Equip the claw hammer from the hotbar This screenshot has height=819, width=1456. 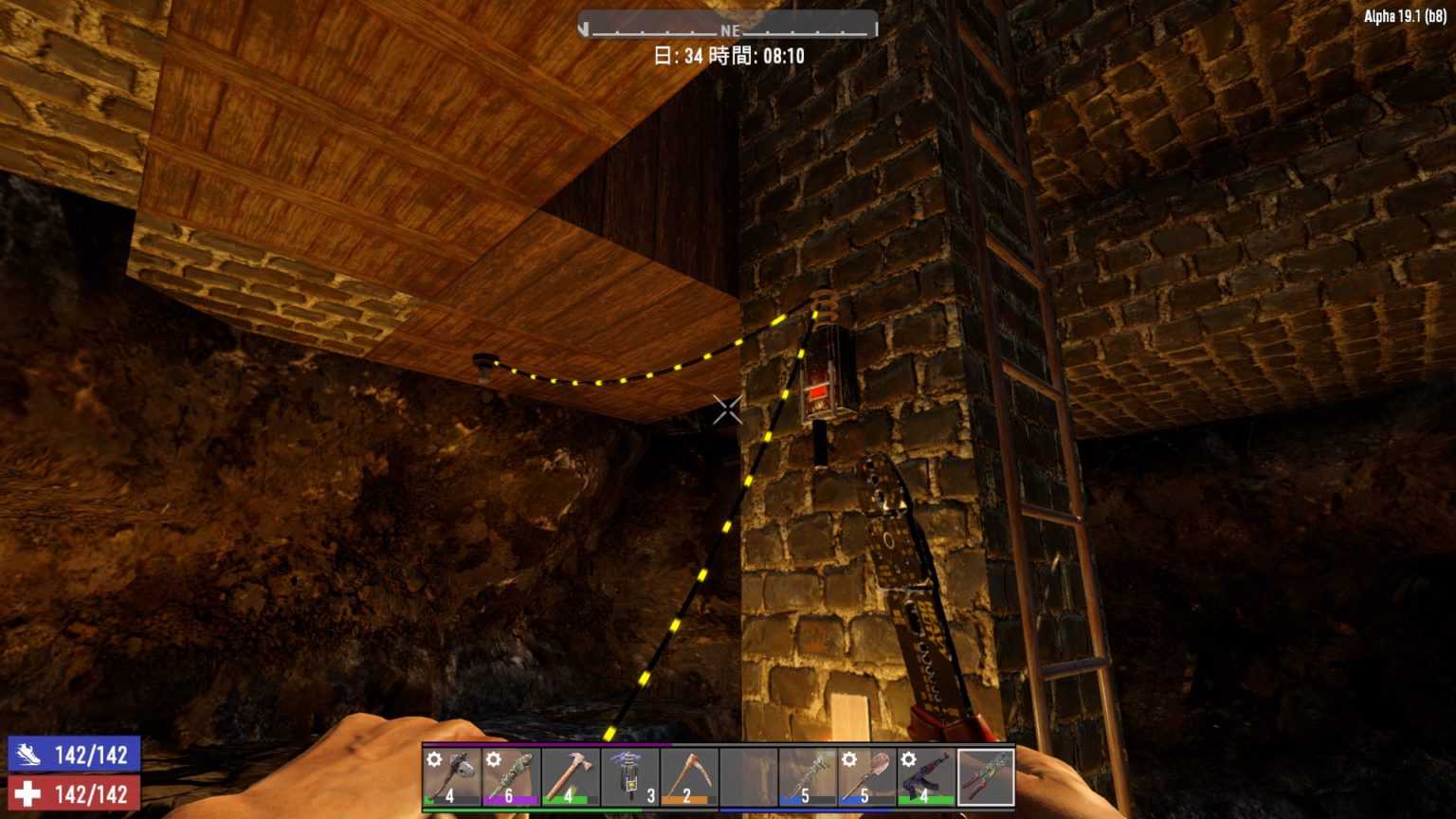[x=570, y=777]
